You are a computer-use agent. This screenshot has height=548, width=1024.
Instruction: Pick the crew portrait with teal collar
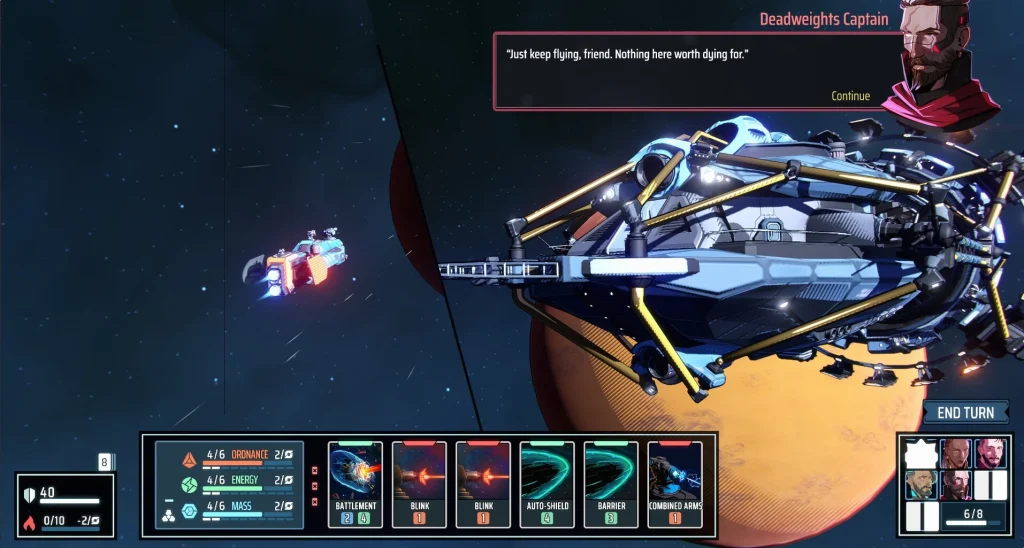[920, 485]
